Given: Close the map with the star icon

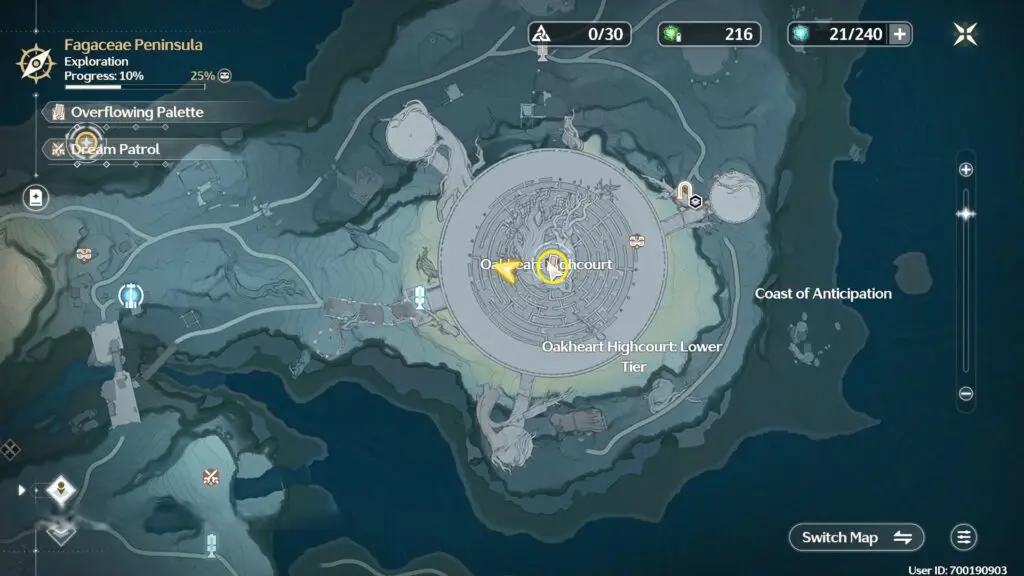Looking at the screenshot, I should pyautogui.click(x=965, y=34).
